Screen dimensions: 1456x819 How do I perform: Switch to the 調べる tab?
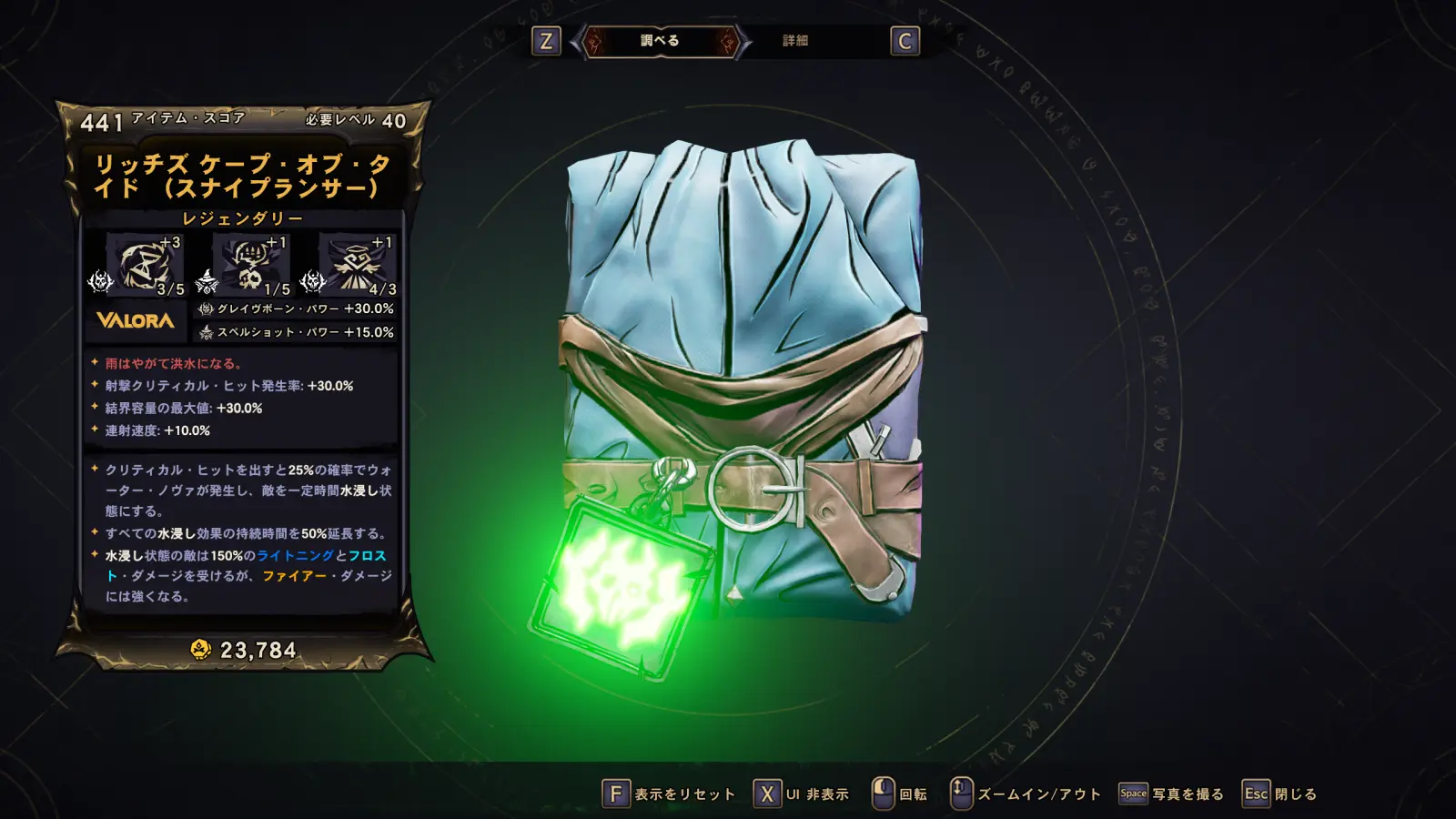pyautogui.click(x=660, y=41)
